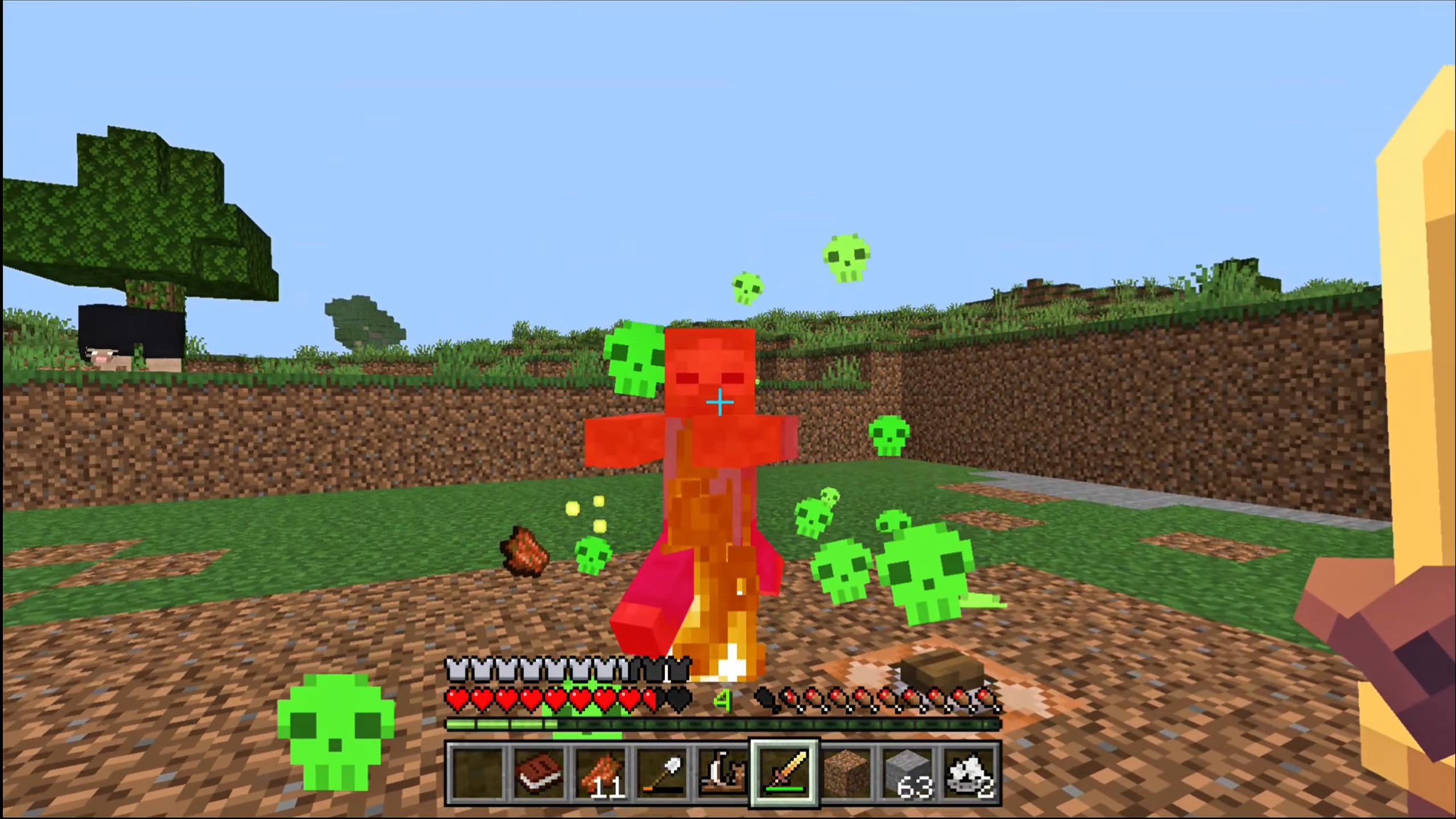
Task: Switch to the dirt block slot
Action: point(847,773)
